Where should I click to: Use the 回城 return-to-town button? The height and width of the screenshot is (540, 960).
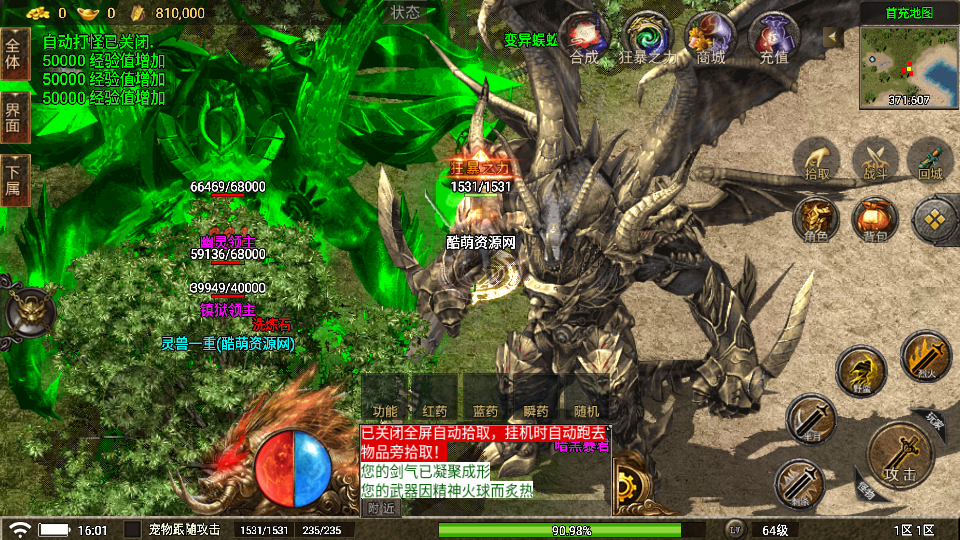click(931, 160)
